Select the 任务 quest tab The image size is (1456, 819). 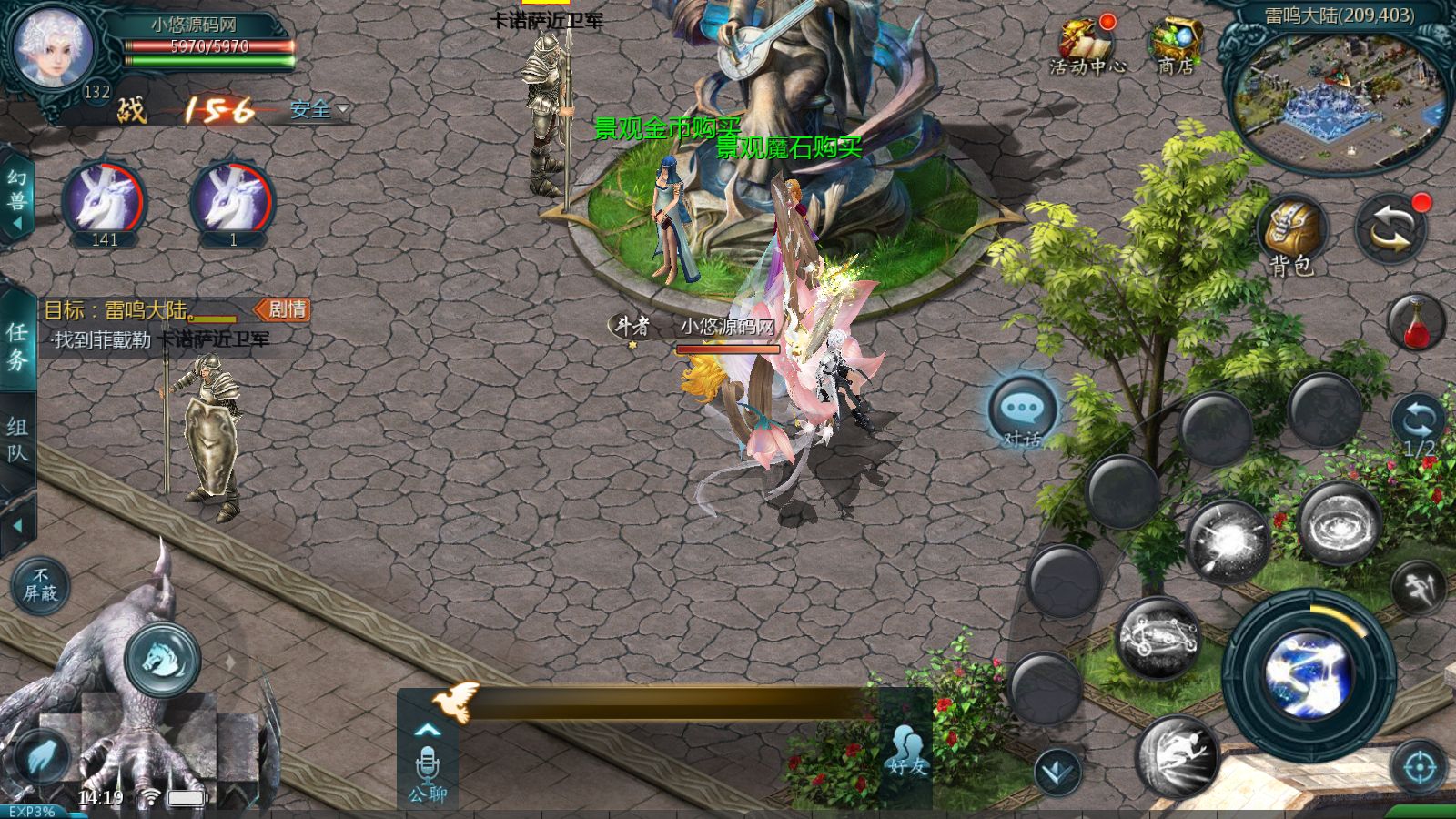17,346
